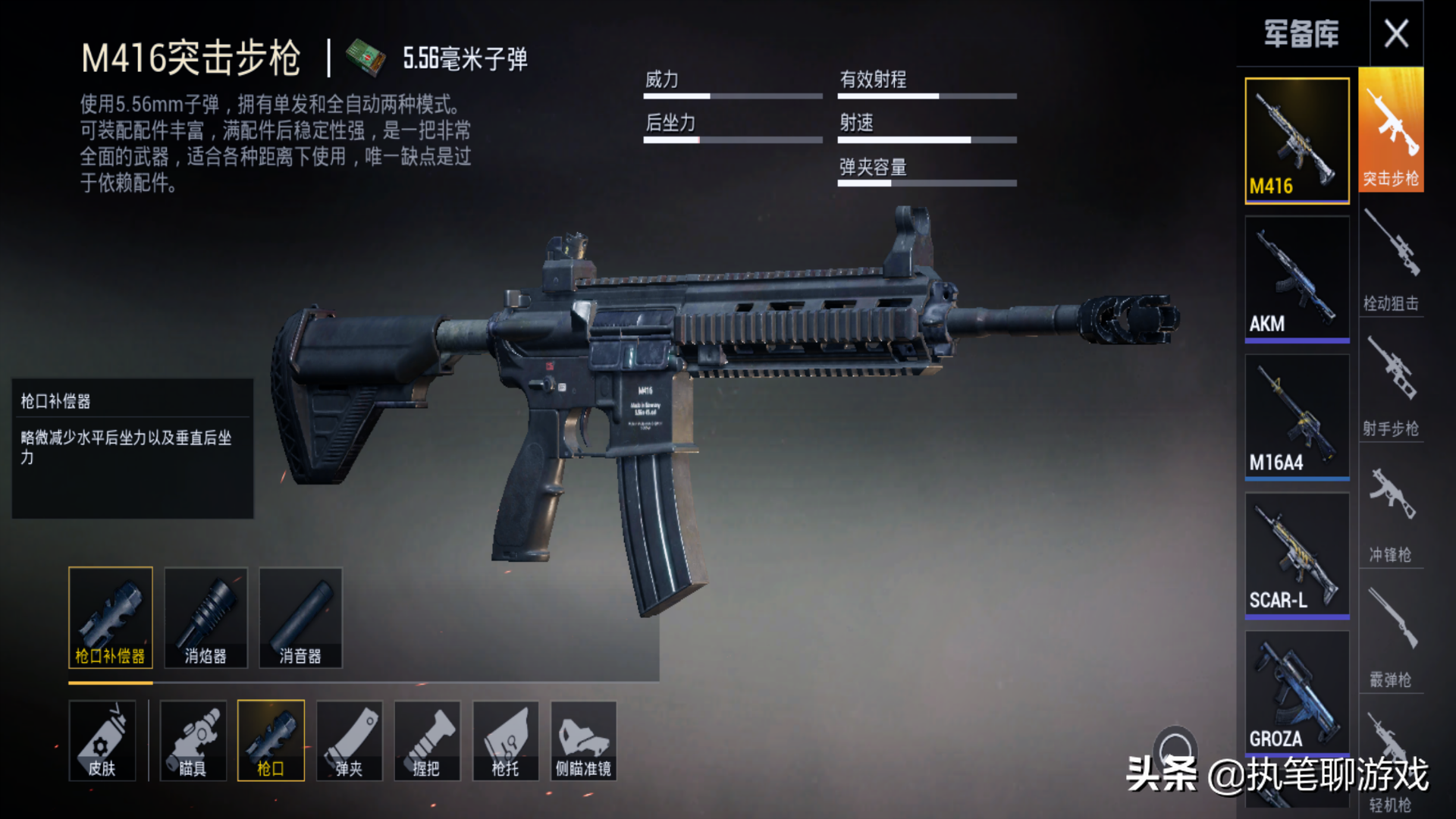The height and width of the screenshot is (819, 1456).
Task: Open the 皮肤 skin slot
Action: tap(102, 740)
